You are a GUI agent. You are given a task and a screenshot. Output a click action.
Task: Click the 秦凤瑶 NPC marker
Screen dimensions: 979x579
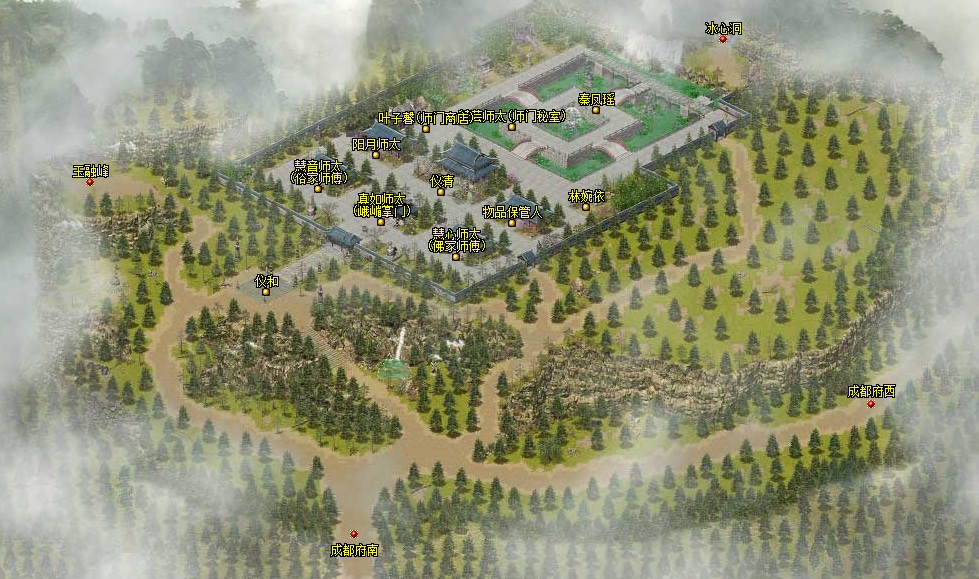tap(595, 111)
